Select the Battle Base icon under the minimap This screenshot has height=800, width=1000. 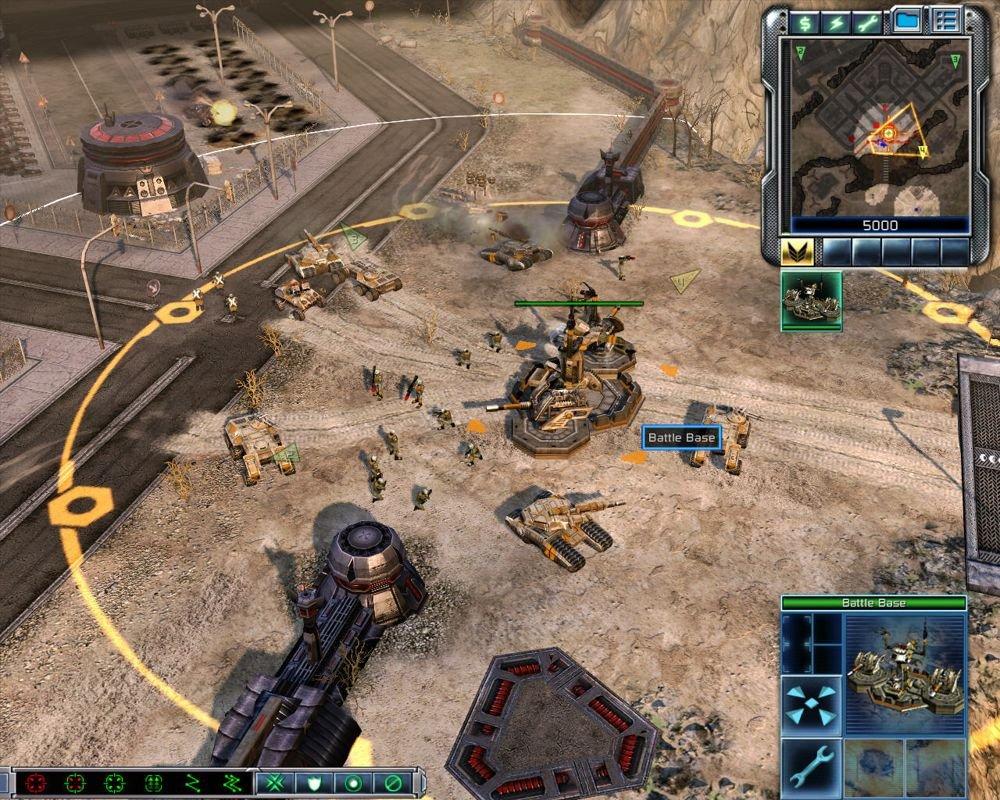[811, 301]
